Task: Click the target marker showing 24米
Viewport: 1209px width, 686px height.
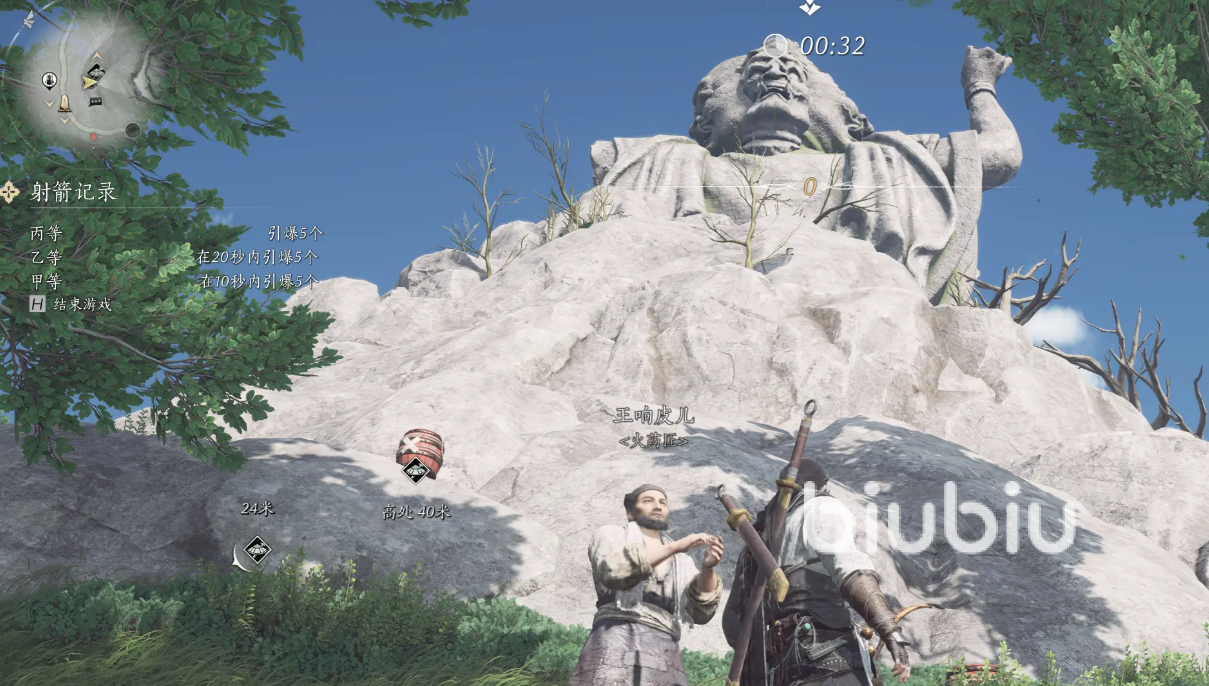Action: click(258, 549)
